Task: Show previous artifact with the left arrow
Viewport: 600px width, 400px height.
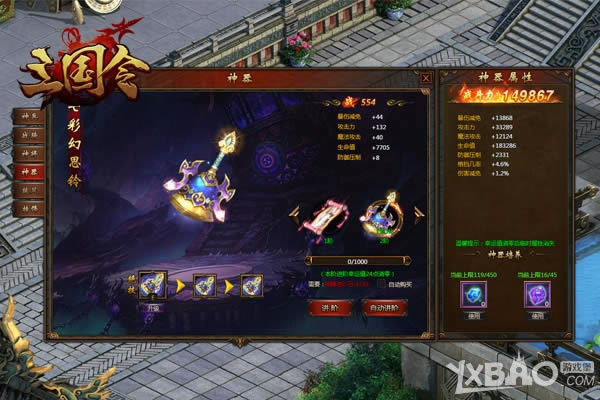Action: (295, 215)
